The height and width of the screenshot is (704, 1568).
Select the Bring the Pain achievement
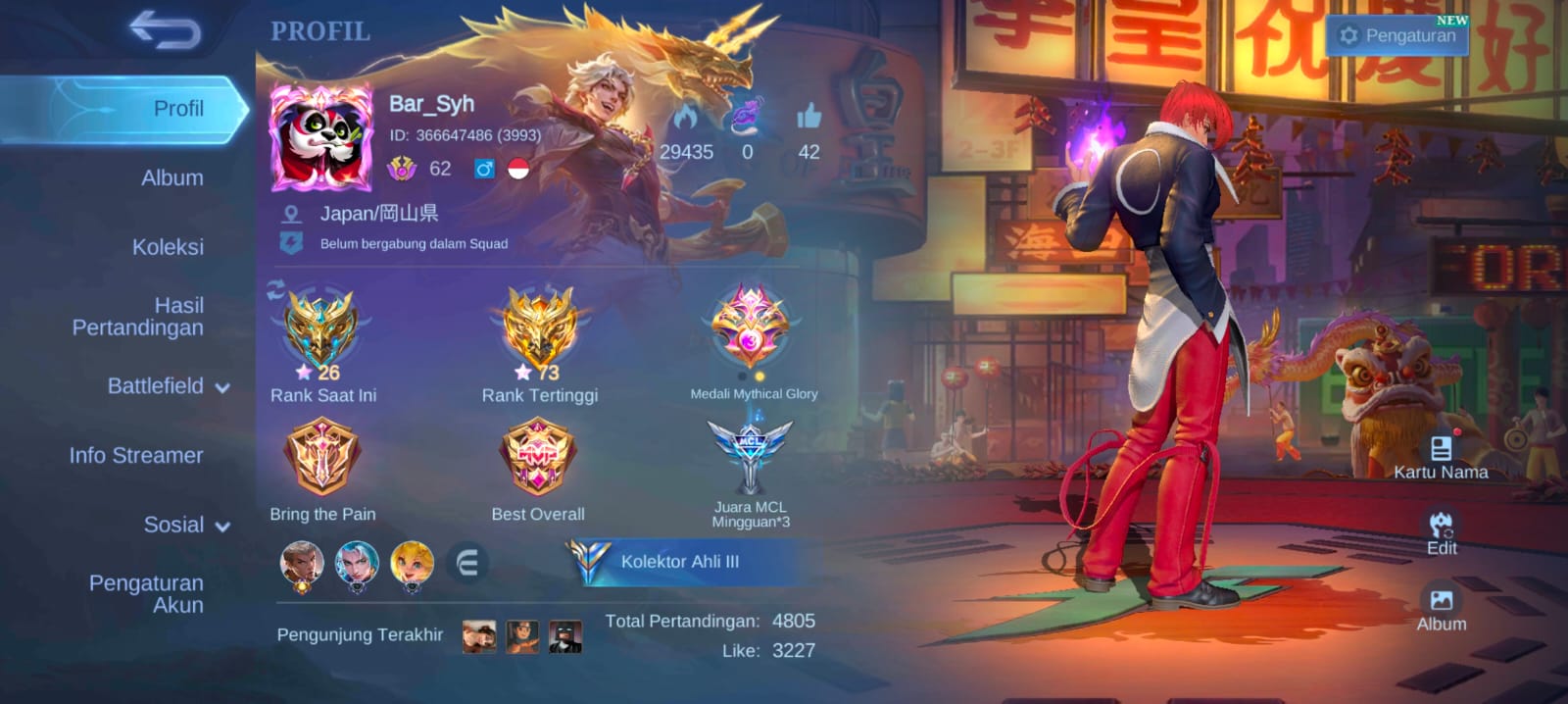tap(321, 456)
